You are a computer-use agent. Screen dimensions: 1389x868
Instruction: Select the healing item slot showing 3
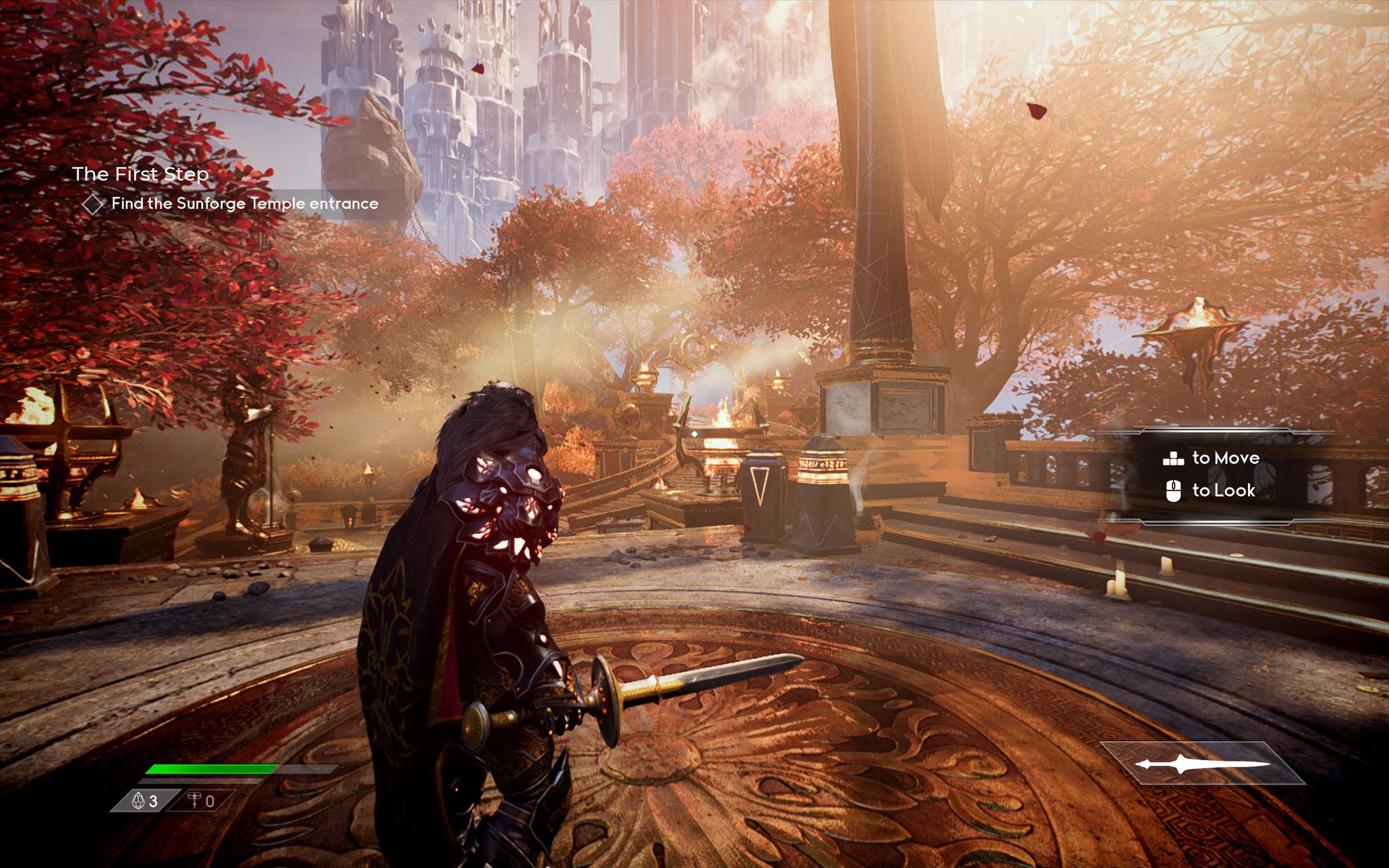(145, 801)
